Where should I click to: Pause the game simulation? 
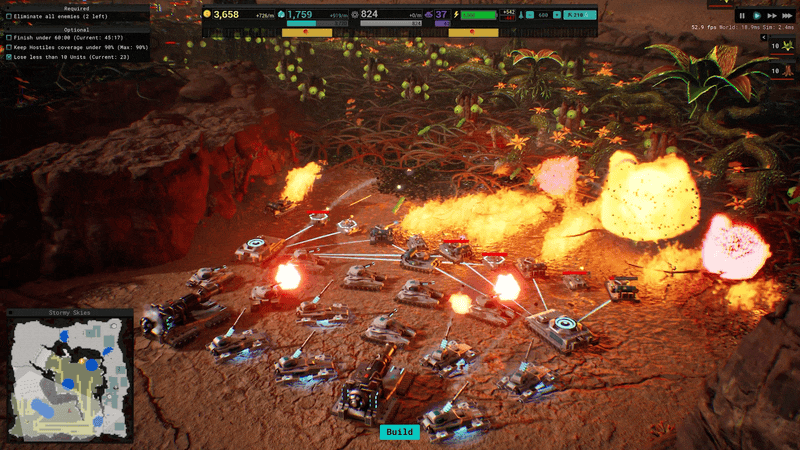(x=743, y=16)
